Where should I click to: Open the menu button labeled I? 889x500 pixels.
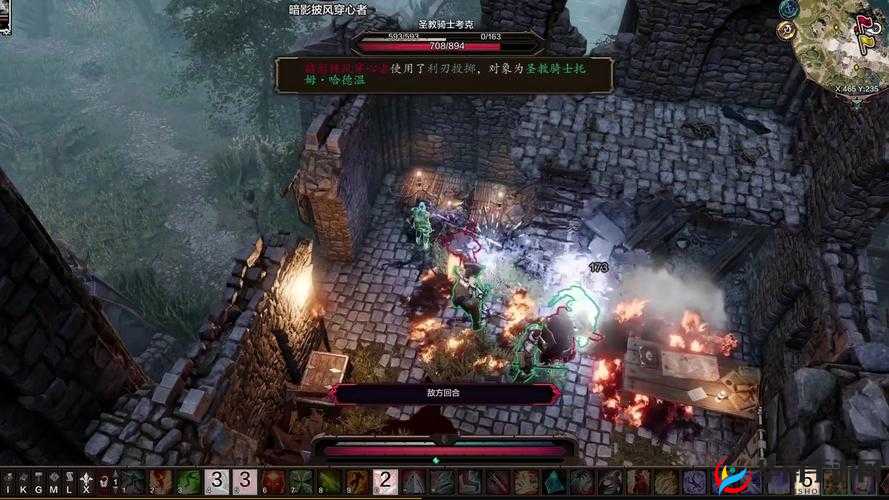click(x=8, y=483)
